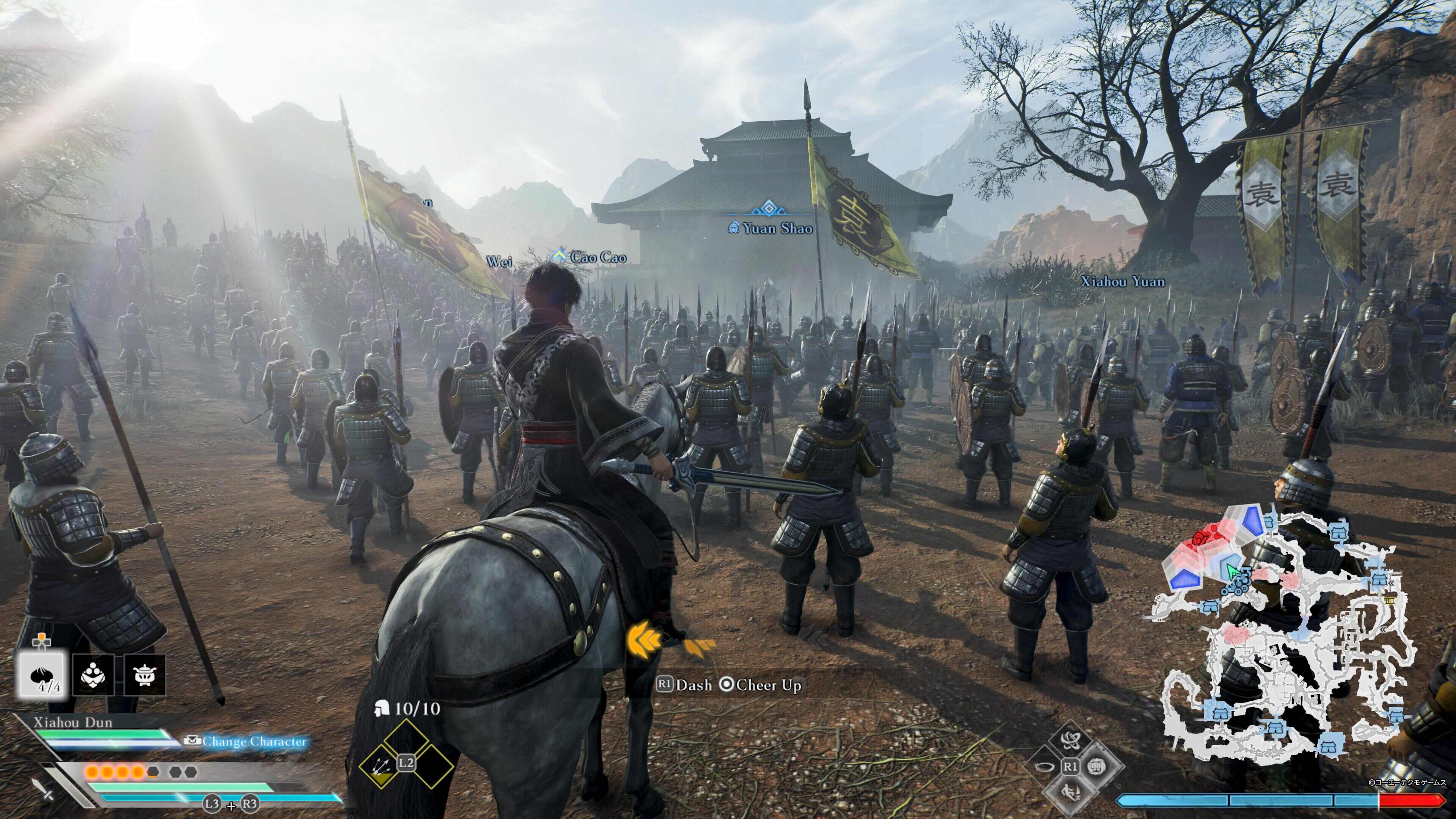
Task: Select the incense pot item slot
Action: 144,674
